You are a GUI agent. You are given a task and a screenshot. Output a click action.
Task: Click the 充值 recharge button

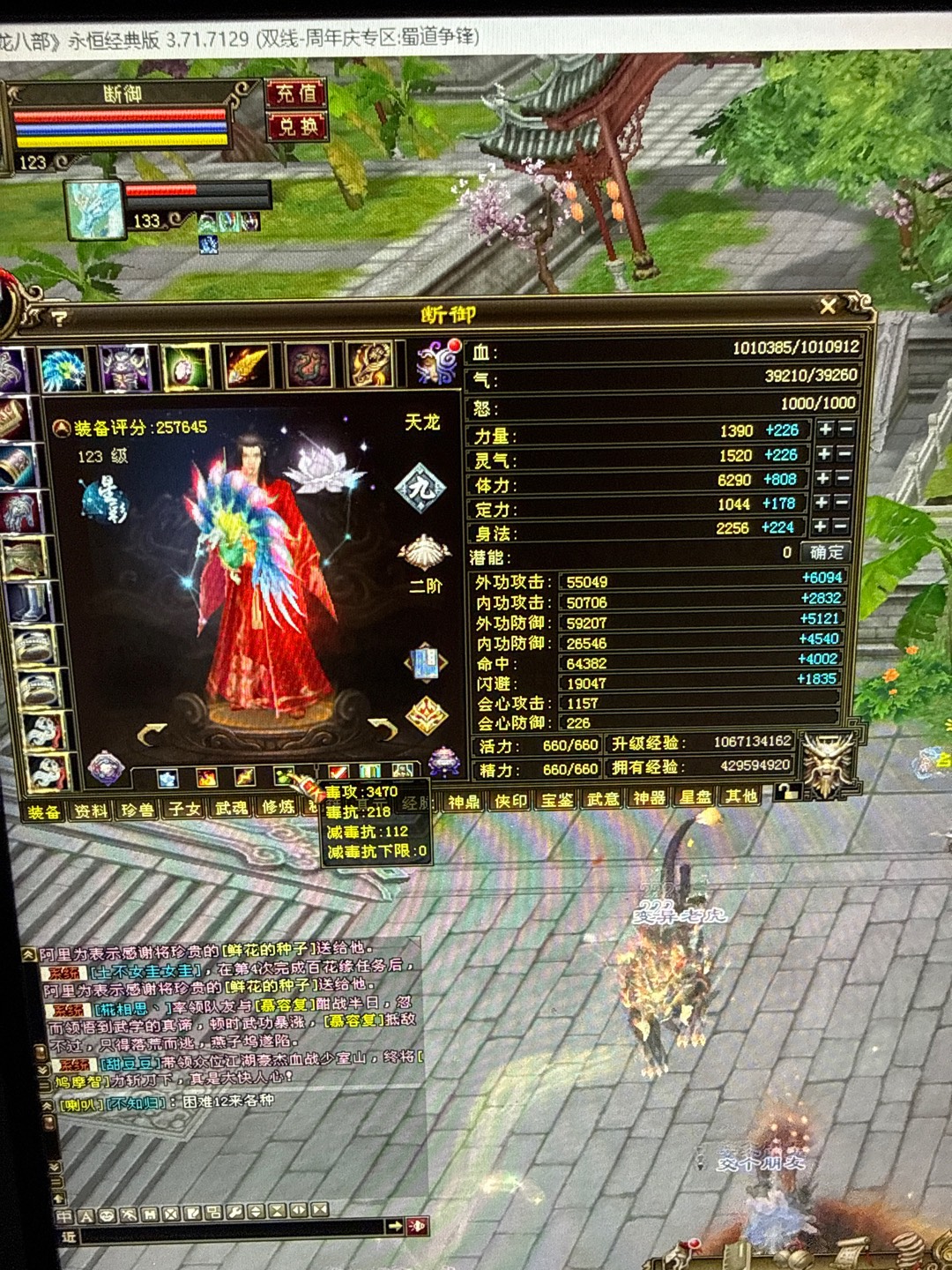(296, 93)
